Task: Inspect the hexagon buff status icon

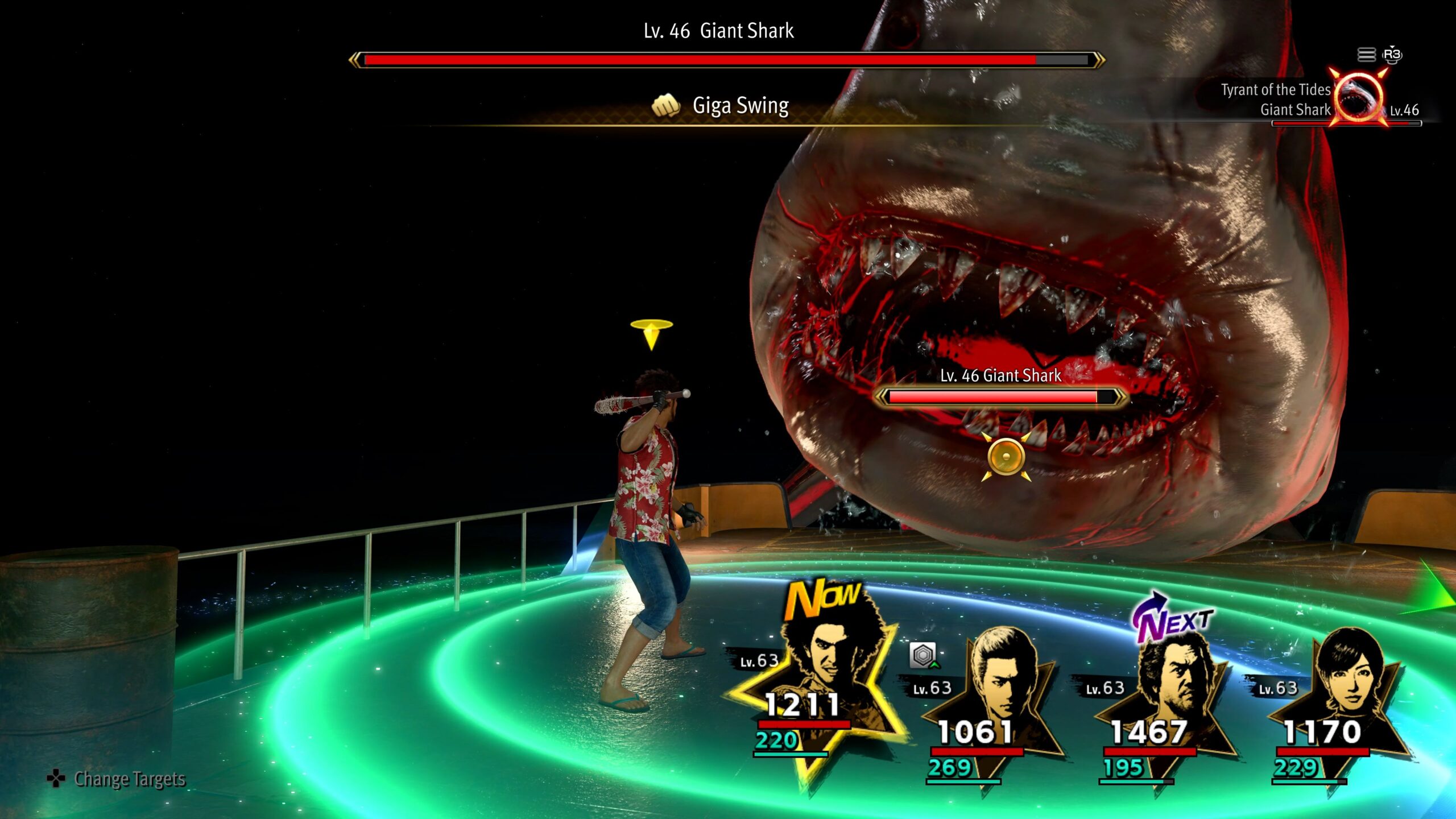Action: [x=923, y=655]
